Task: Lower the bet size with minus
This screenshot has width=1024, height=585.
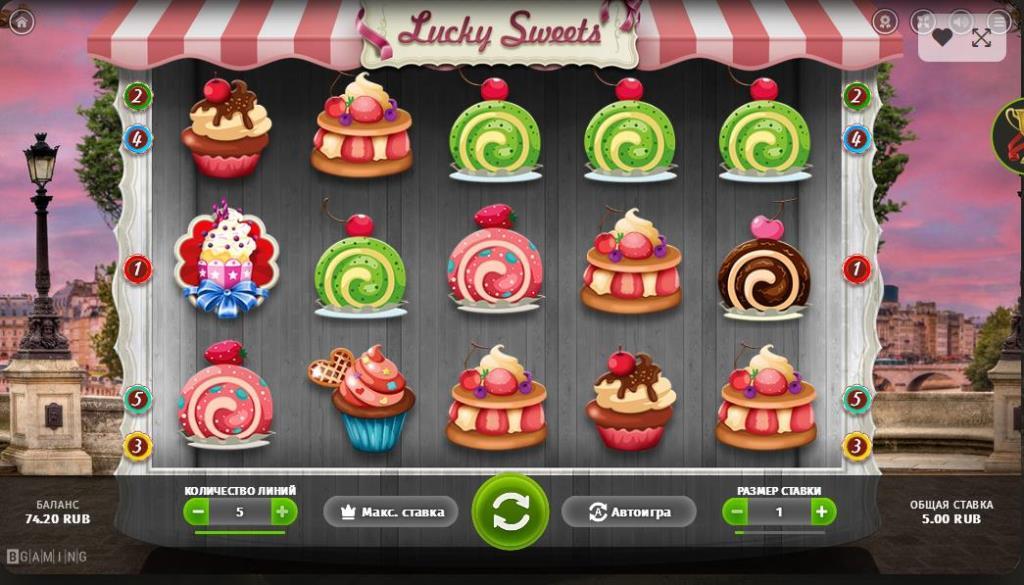Action: 737,512
